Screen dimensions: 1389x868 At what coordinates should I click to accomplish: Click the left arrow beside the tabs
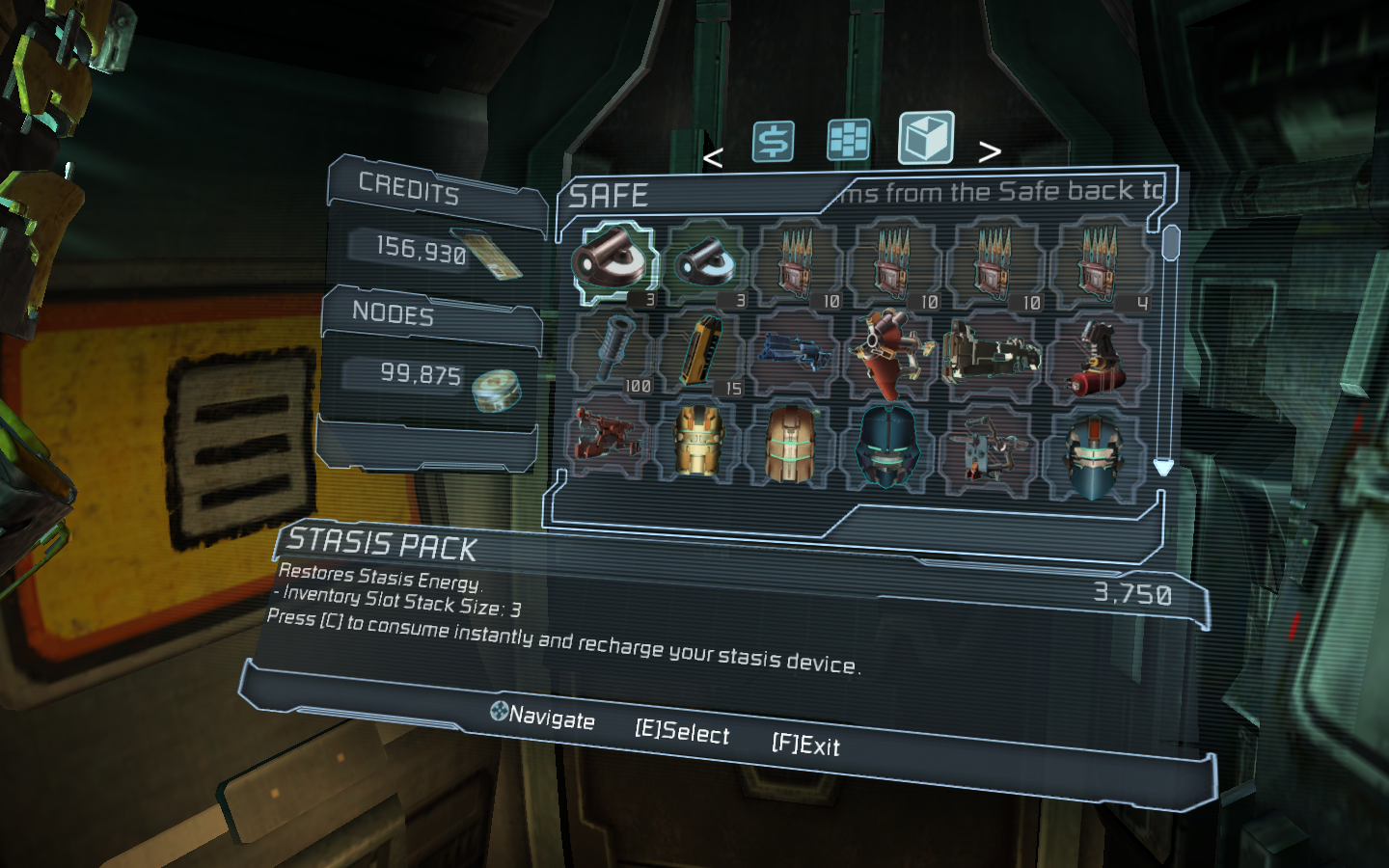pyautogui.click(x=713, y=157)
